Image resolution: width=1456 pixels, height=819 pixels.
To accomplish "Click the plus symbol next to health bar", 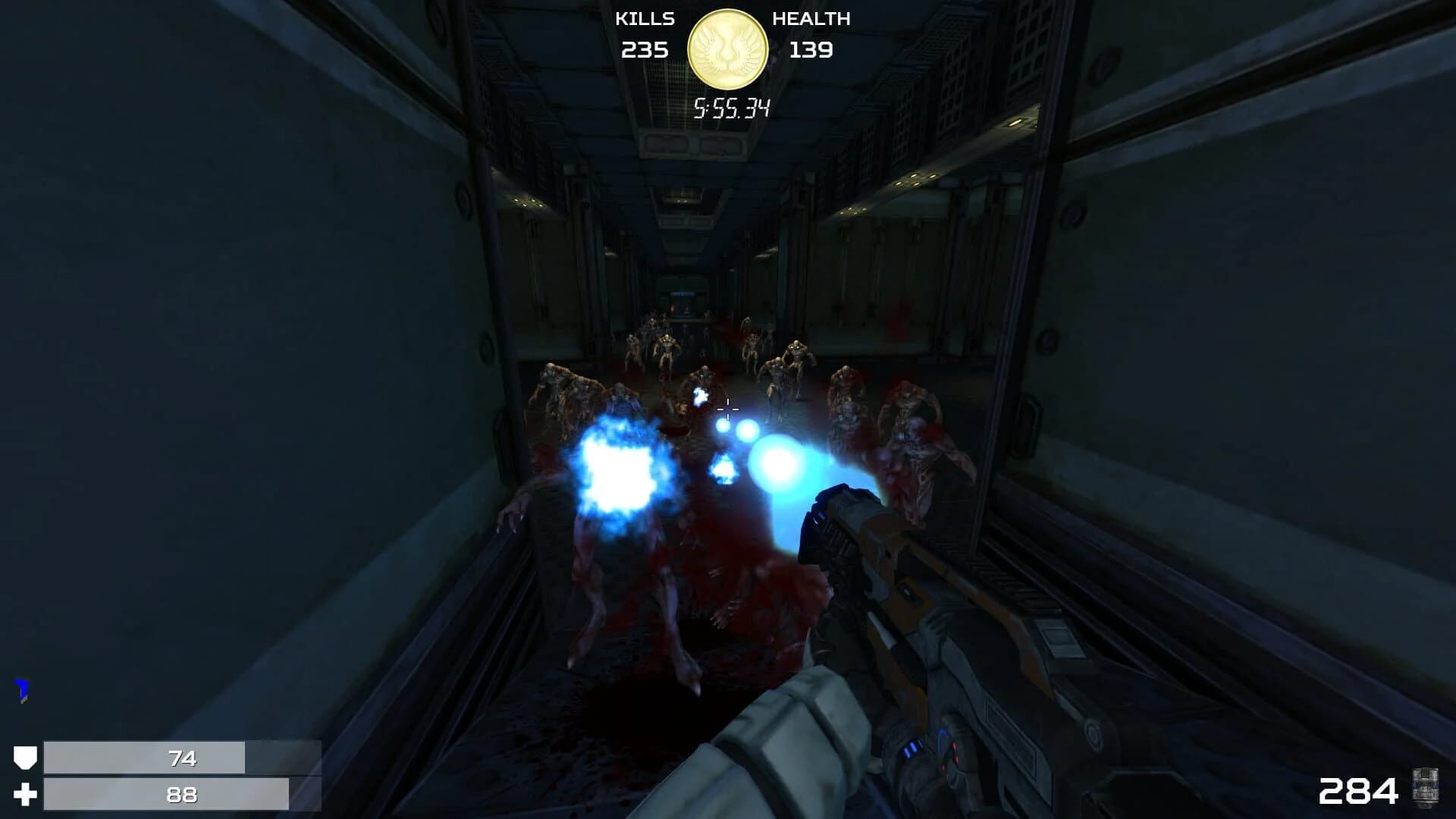I will [25, 795].
